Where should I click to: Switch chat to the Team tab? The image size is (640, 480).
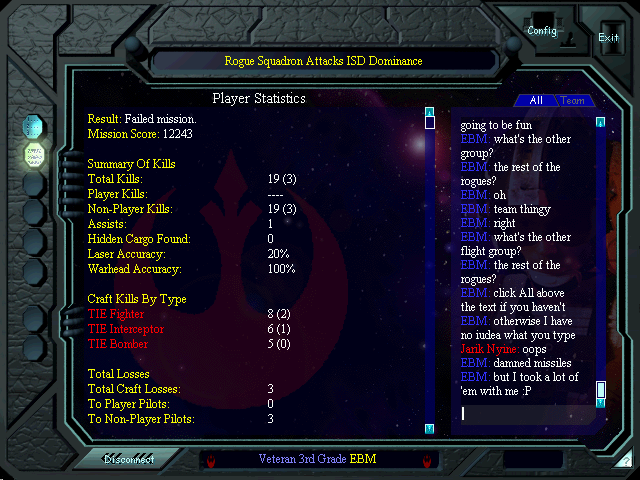click(573, 100)
